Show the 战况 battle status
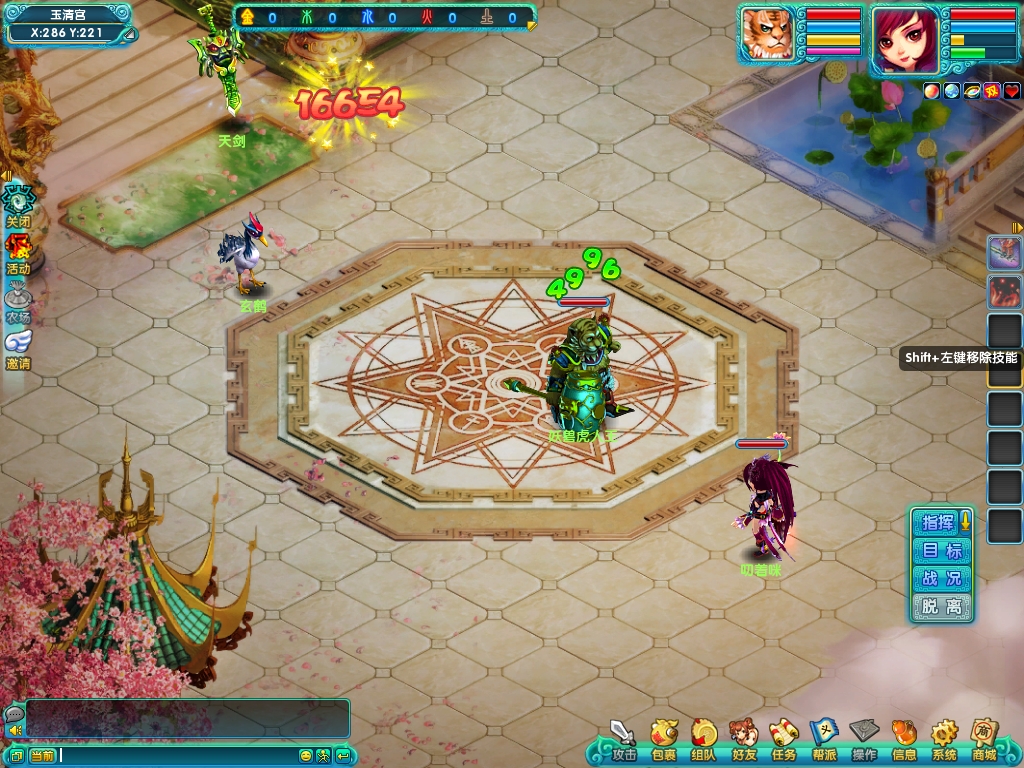The width and height of the screenshot is (1024, 768). [941, 578]
